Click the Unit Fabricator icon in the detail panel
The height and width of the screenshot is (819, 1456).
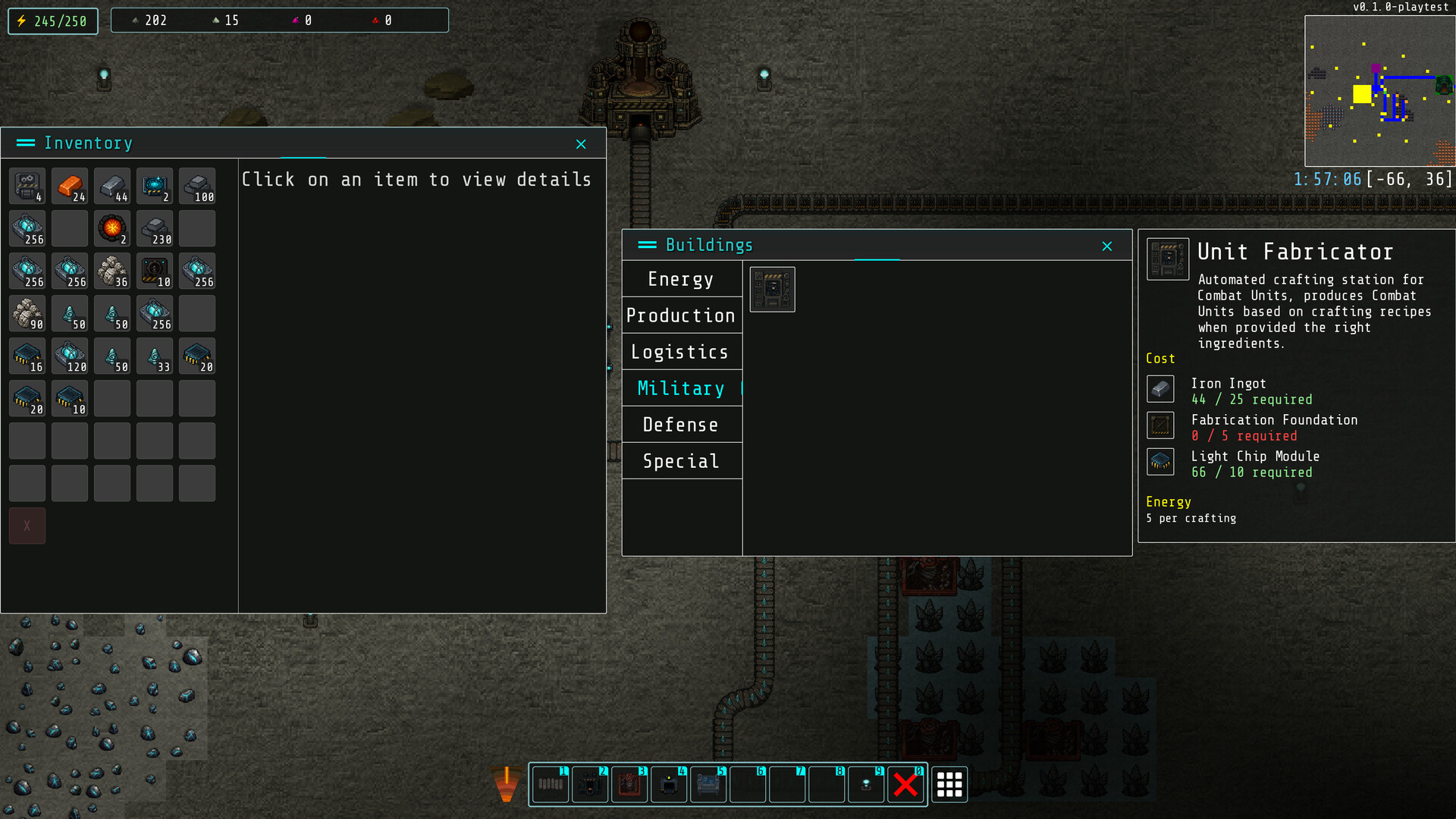click(1168, 258)
